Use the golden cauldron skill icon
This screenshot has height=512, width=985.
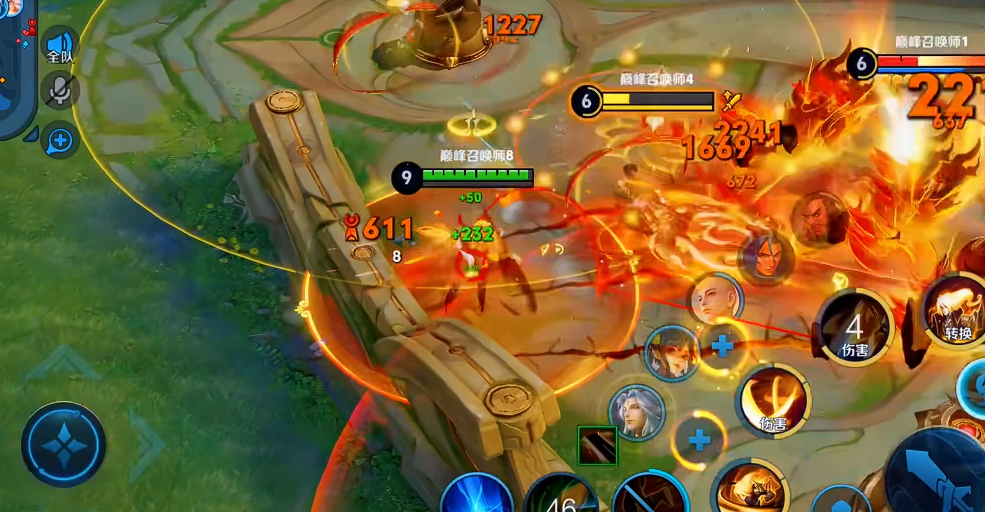[x=751, y=490]
